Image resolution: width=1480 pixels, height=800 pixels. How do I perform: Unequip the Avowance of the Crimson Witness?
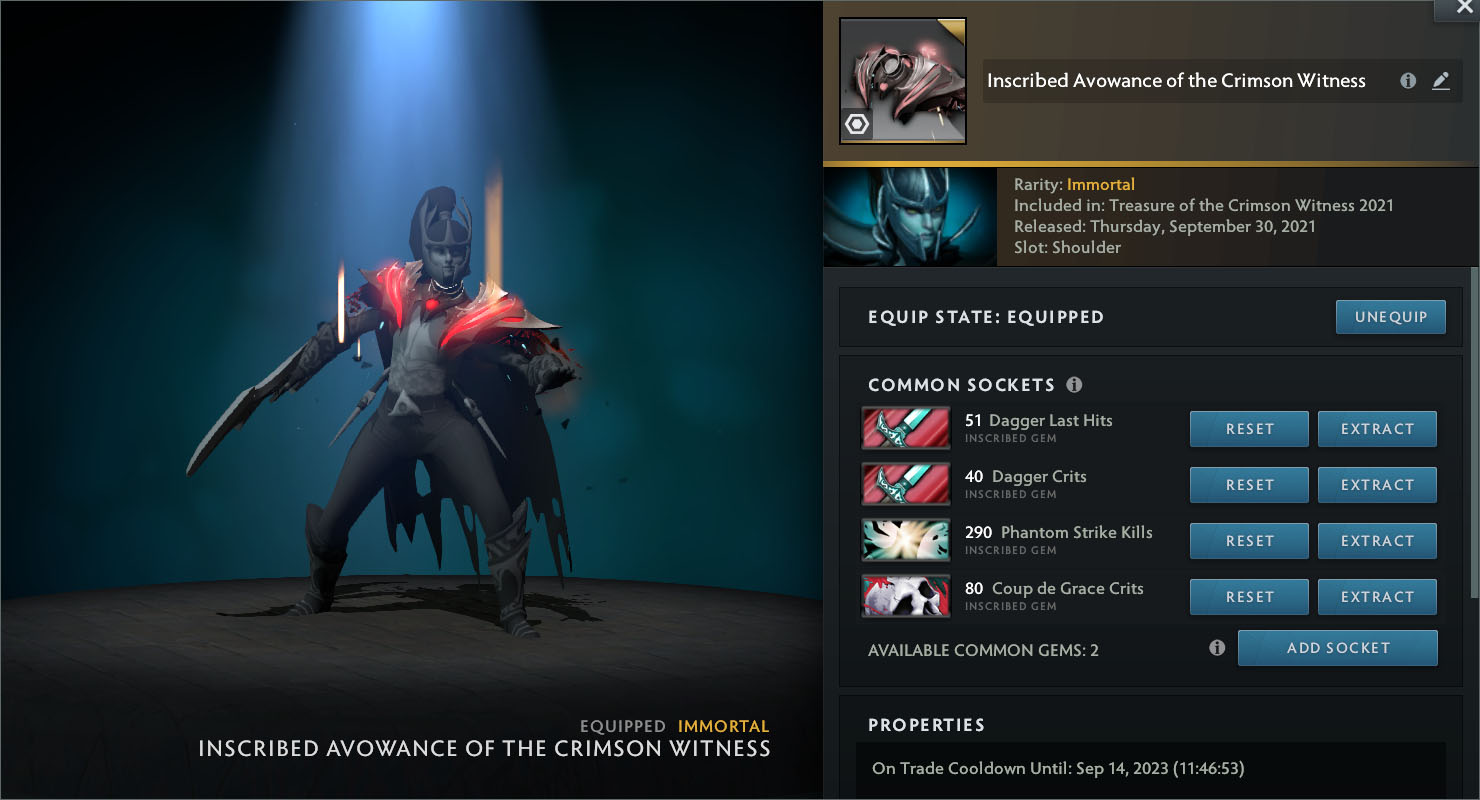coord(1390,317)
